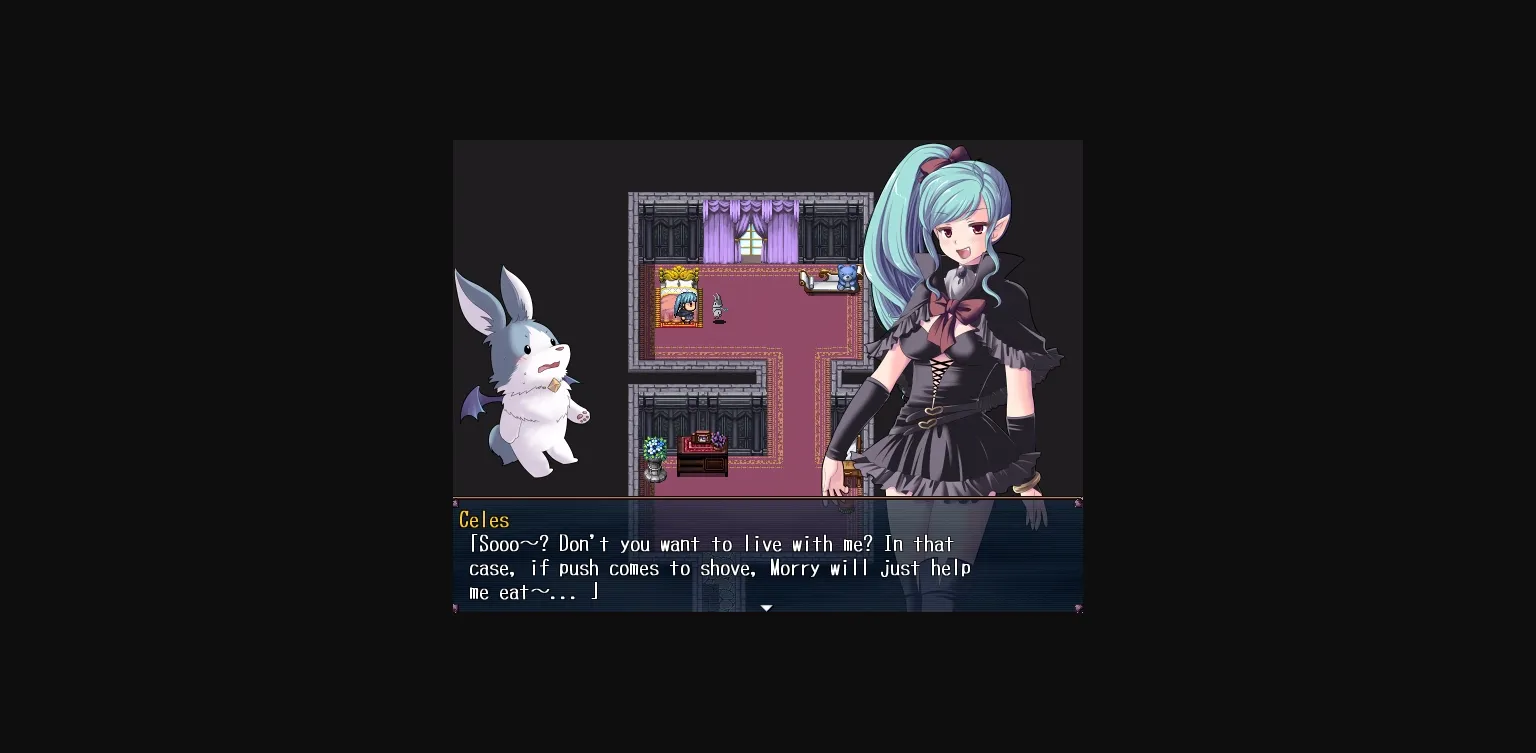Image resolution: width=1536 pixels, height=753 pixels.
Task: Select the Celes name label above the dialogue
Action: (x=483, y=520)
